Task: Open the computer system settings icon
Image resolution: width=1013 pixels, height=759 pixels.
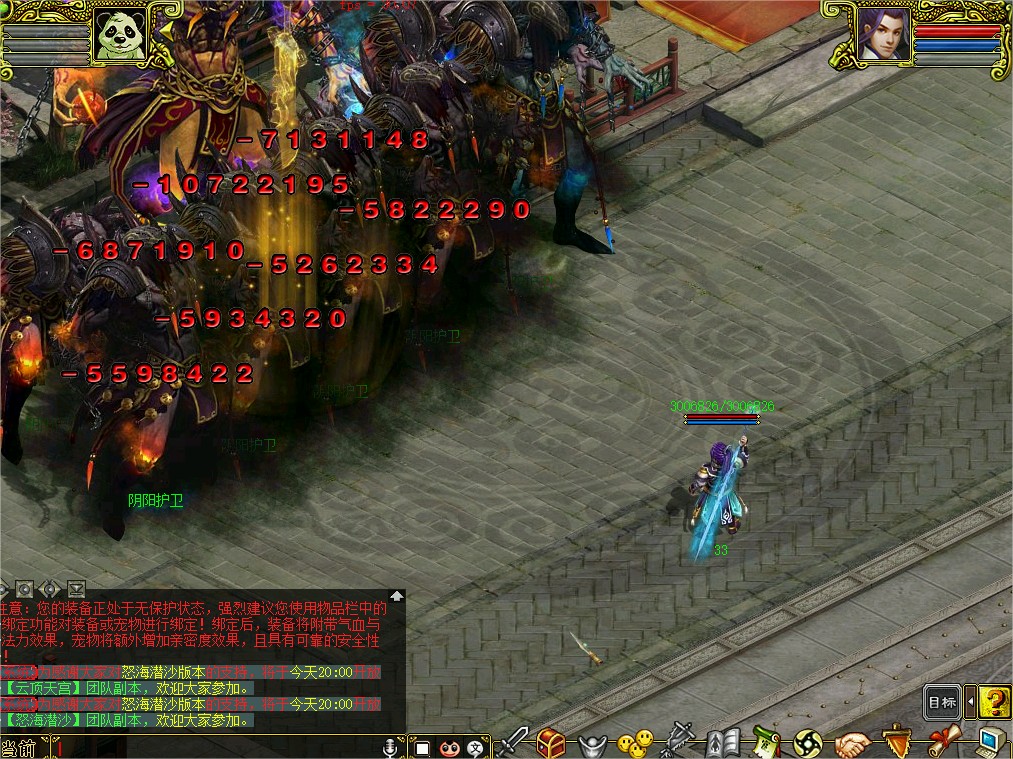Action: [x=989, y=742]
